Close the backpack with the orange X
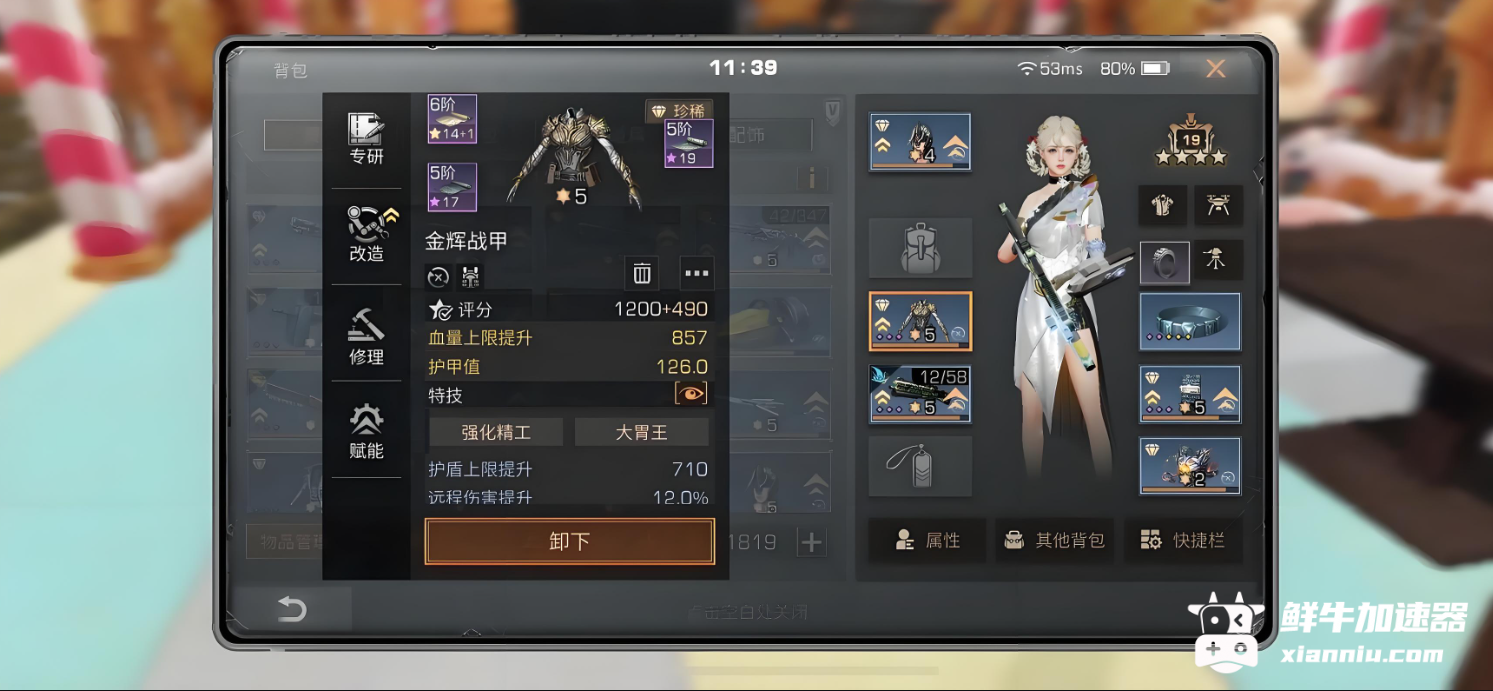The height and width of the screenshot is (691, 1493). point(1215,68)
